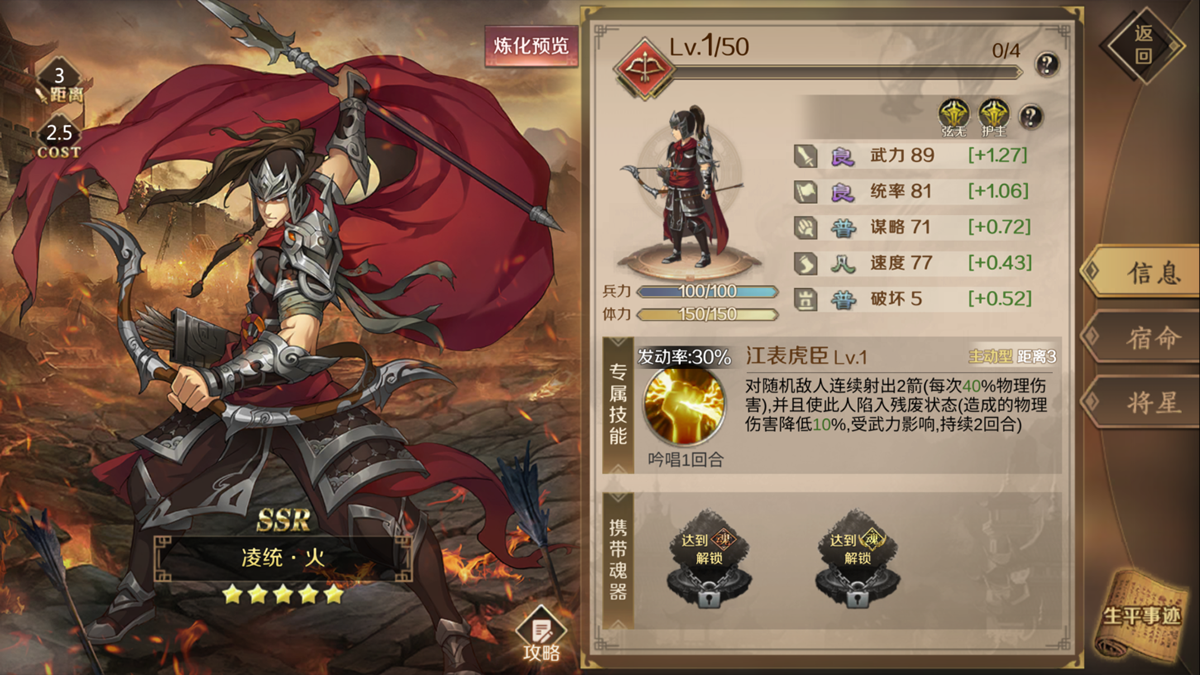Inspect the 破坏 5 attribute row
Image resolution: width=1200 pixels, height=675 pixels.
click(x=910, y=298)
